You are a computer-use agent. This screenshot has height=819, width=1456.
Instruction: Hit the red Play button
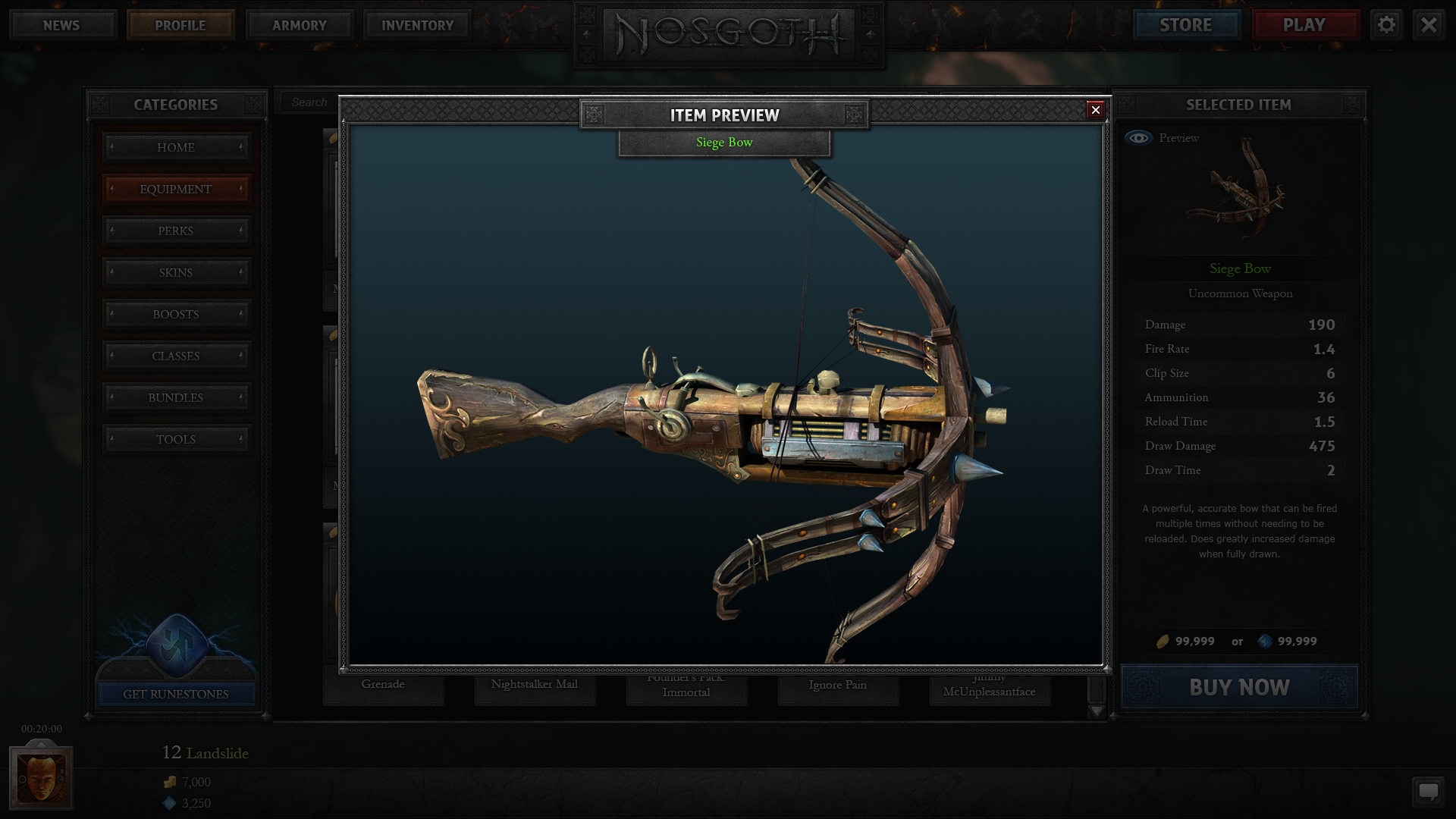point(1304,25)
